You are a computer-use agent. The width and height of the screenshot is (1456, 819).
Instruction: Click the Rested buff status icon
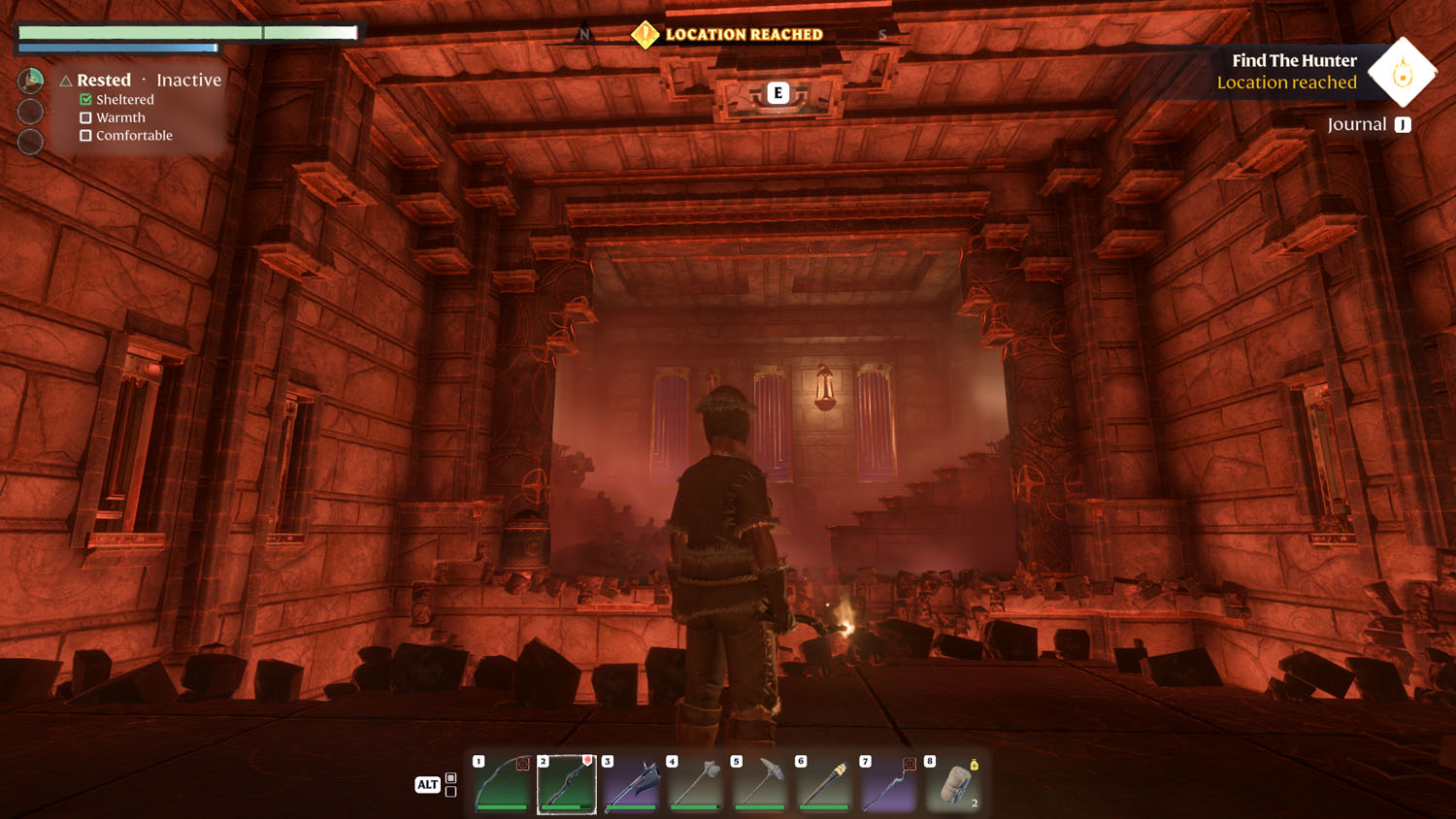(x=31, y=80)
